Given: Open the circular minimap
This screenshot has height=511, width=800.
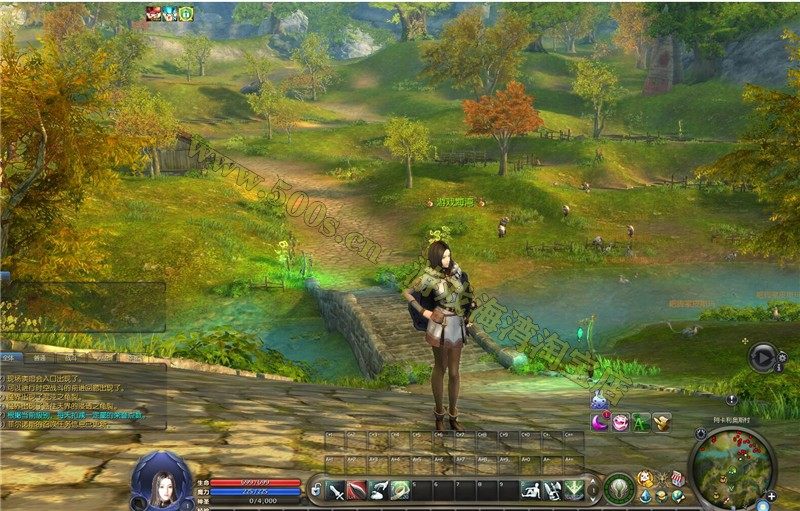Looking at the screenshot, I should pyautogui.click(x=731, y=467).
